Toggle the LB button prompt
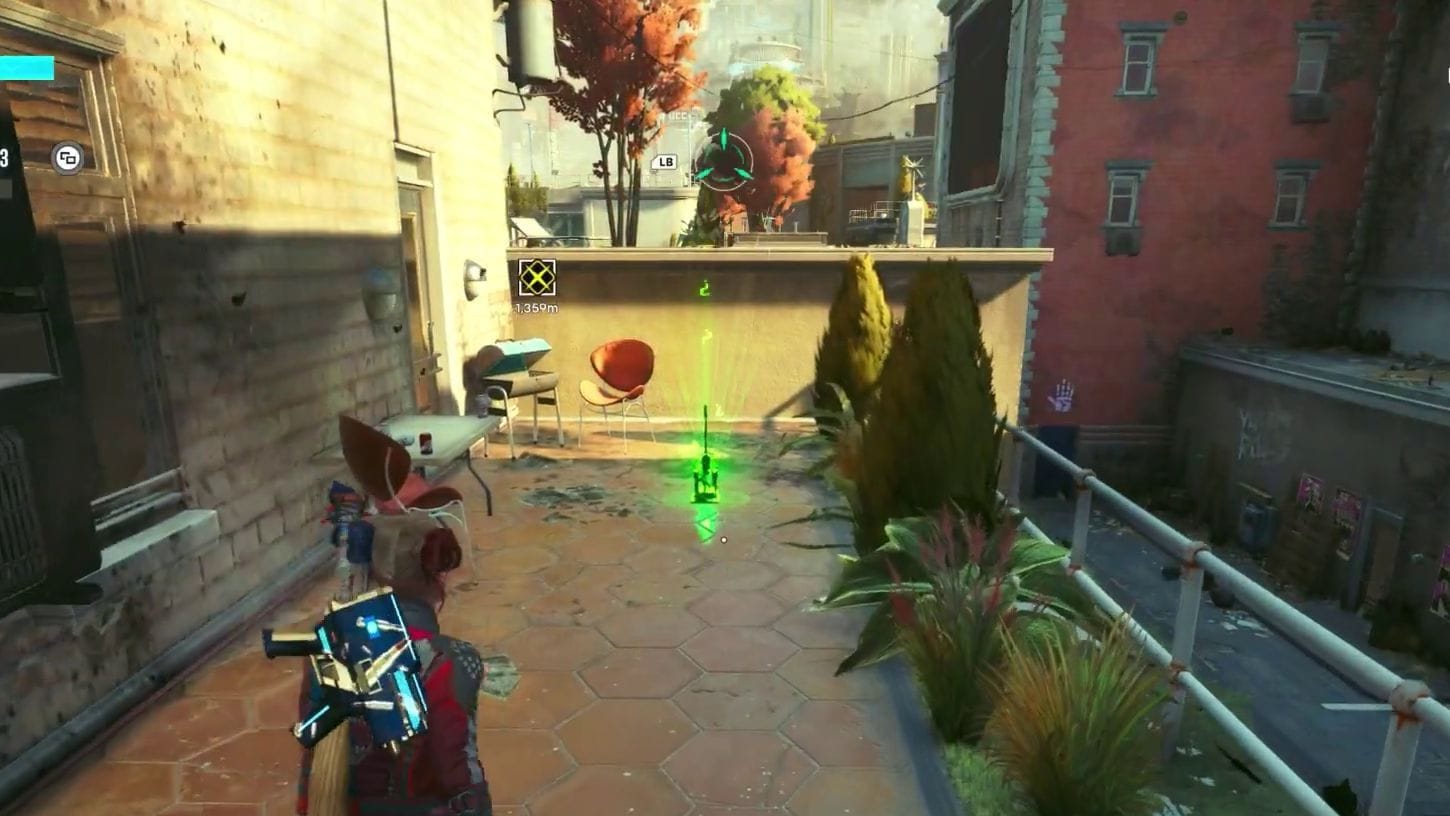This screenshot has width=1450, height=816. point(663,162)
